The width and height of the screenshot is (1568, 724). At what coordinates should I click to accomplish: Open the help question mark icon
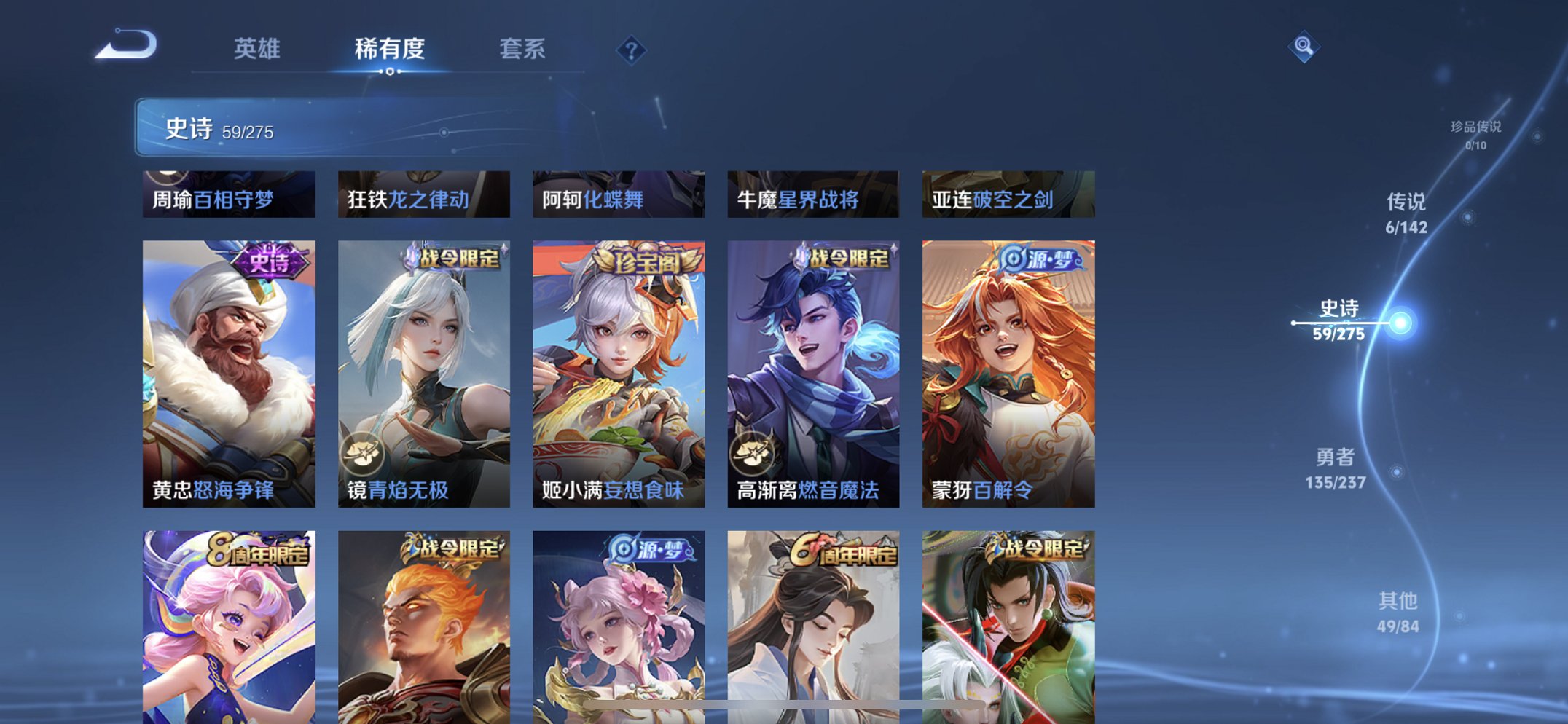(x=631, y=49)
